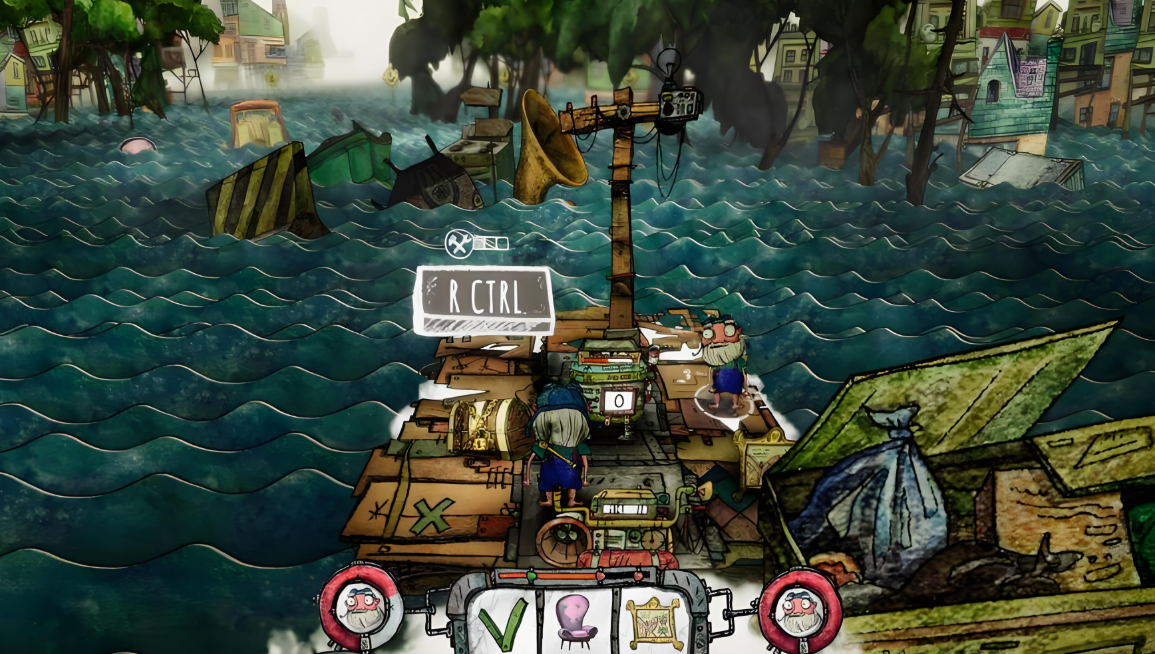Select the framed picture item slot

[651, 621]
